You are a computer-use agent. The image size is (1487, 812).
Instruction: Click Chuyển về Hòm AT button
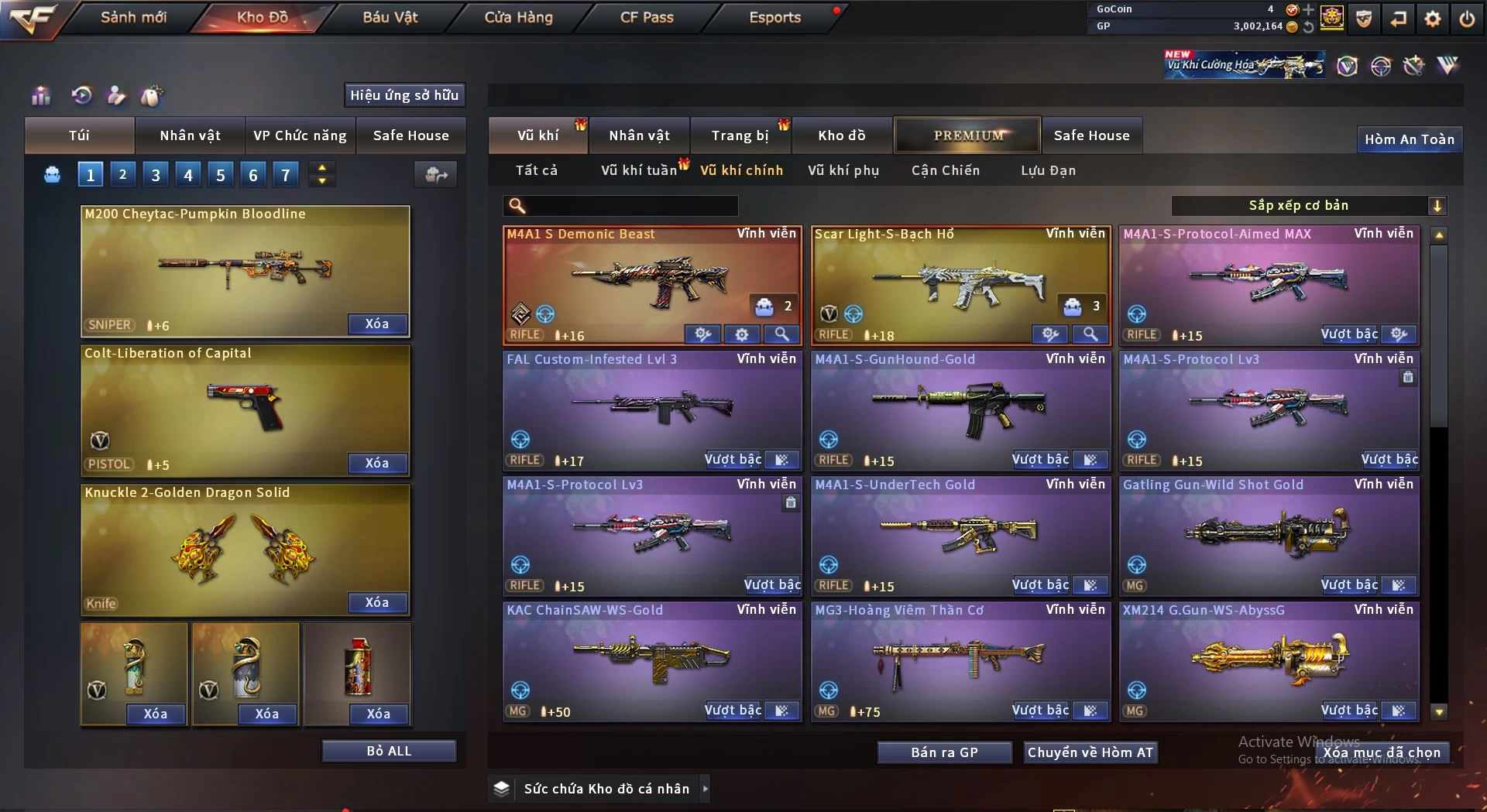1090,752
